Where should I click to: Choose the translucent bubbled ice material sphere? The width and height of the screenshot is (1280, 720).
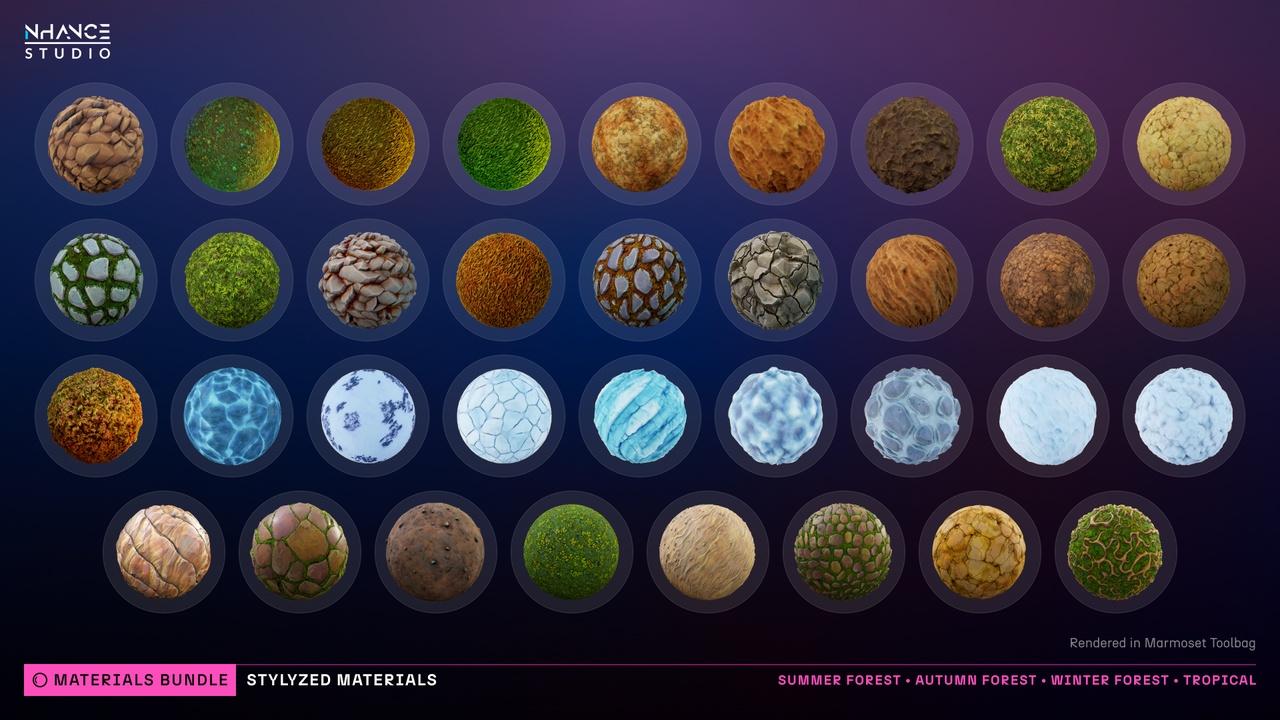pyautogui.click(x=912, y=416)
